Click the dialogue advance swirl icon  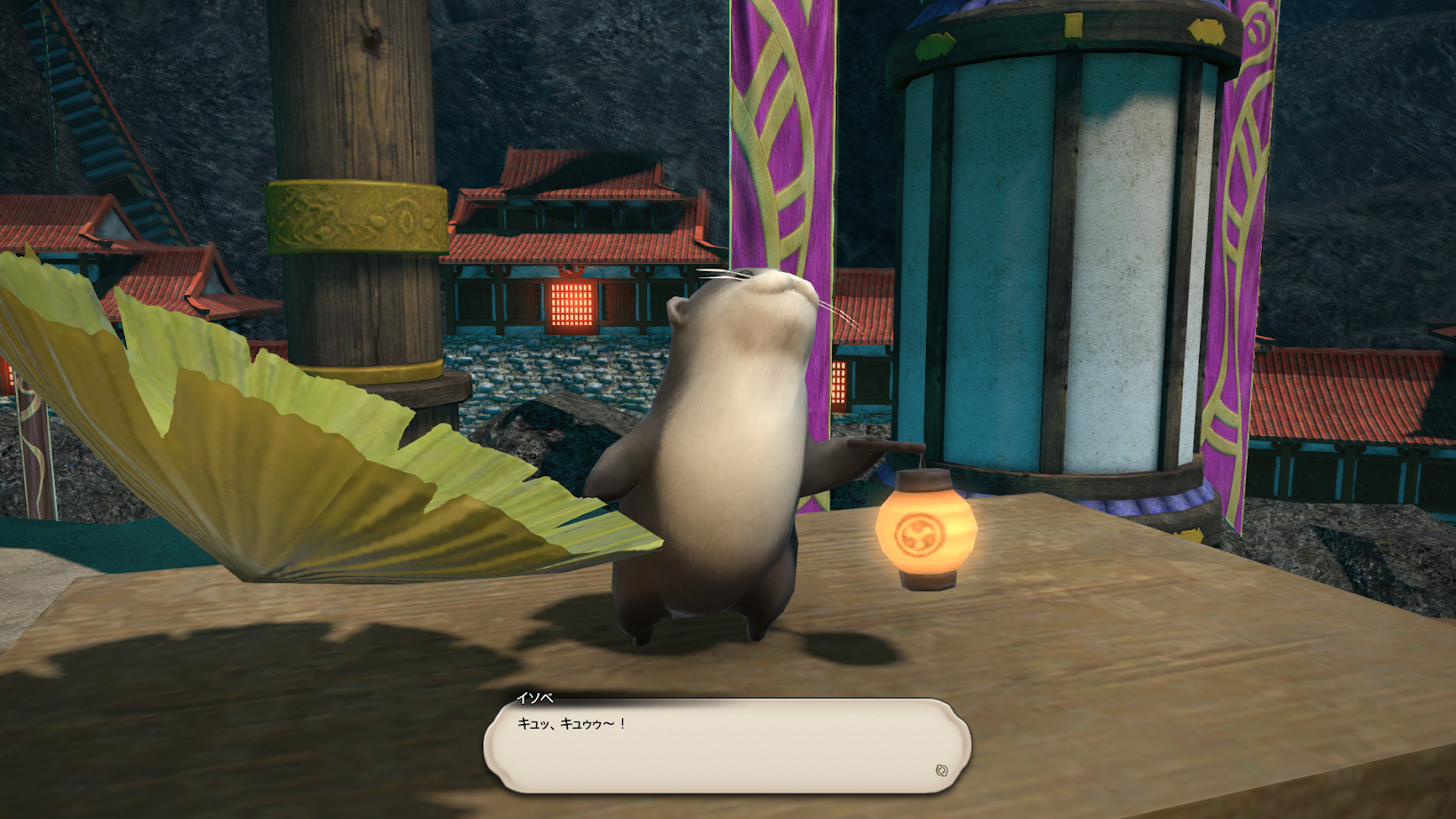(x=941, y=770)
